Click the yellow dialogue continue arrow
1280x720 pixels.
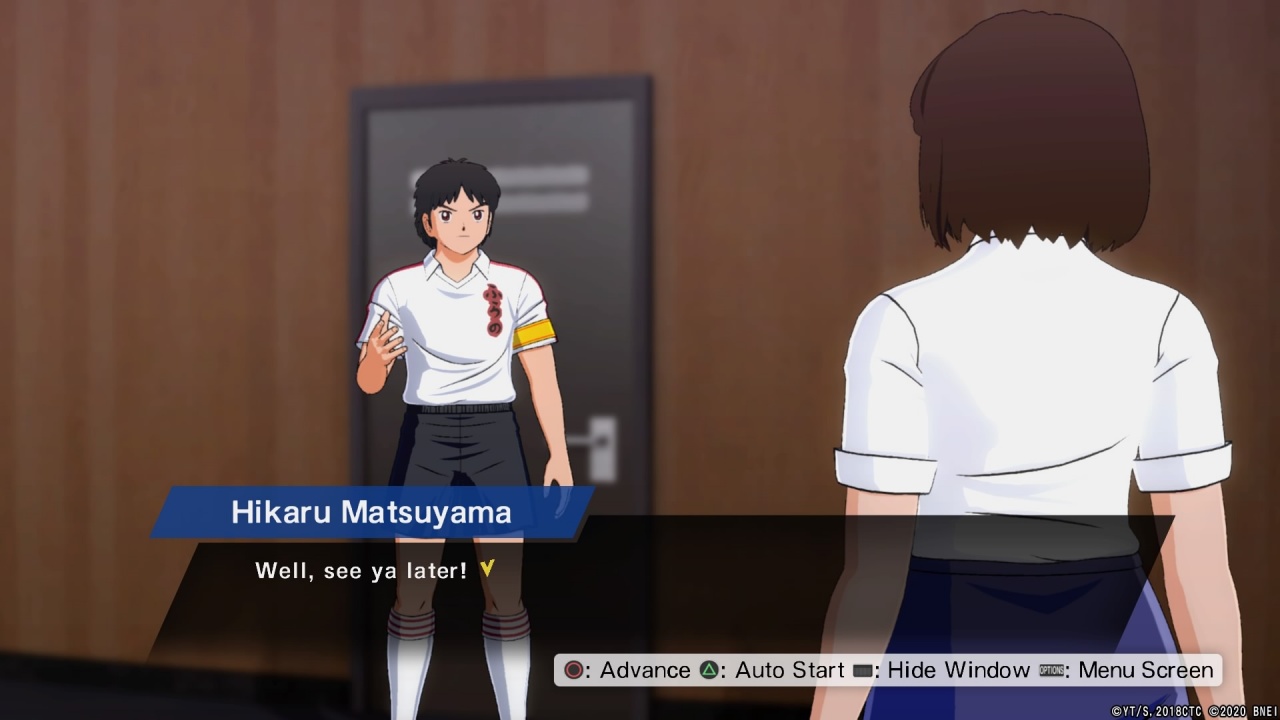[487, 569]
